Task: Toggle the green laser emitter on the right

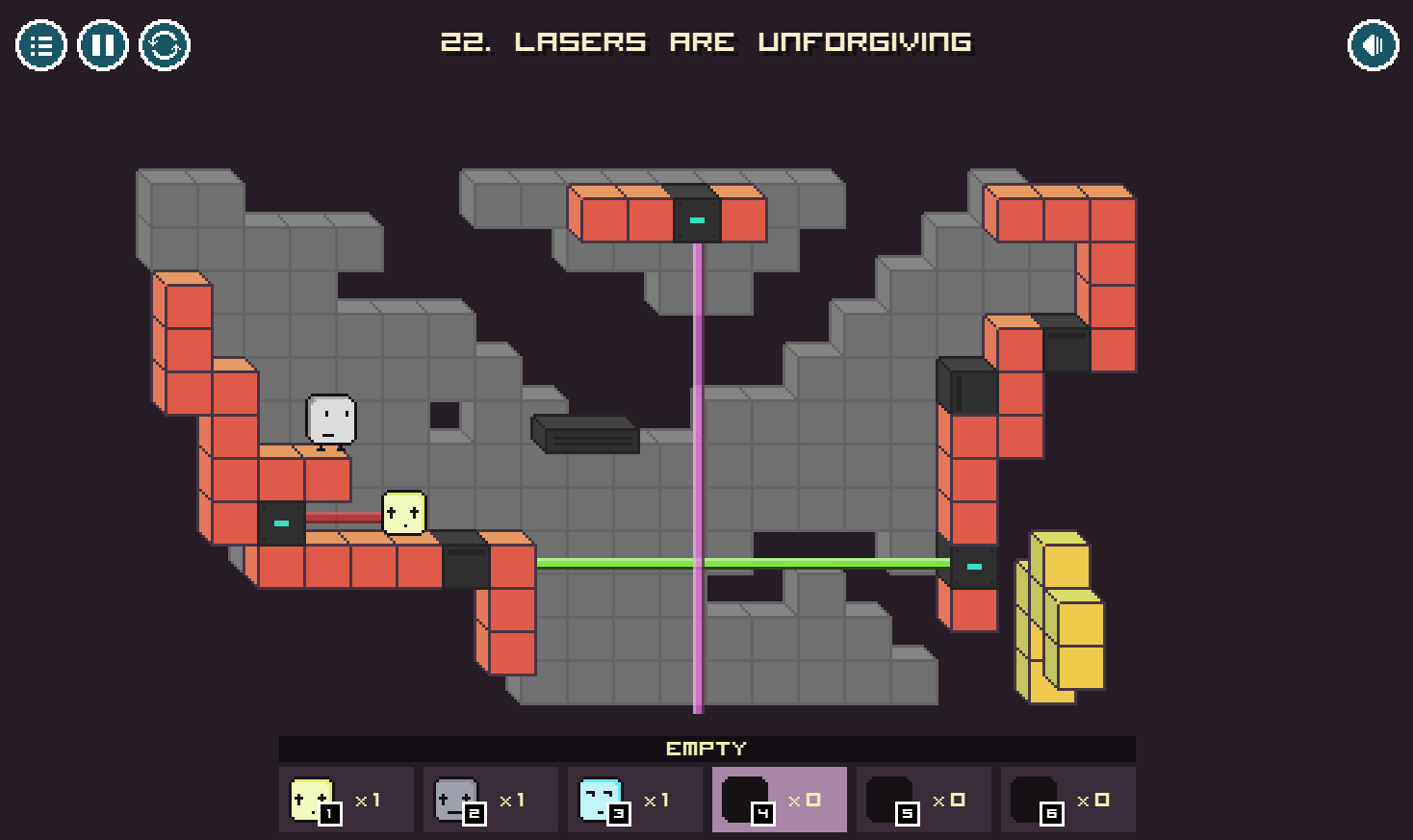Action: (x=973, y=568)
